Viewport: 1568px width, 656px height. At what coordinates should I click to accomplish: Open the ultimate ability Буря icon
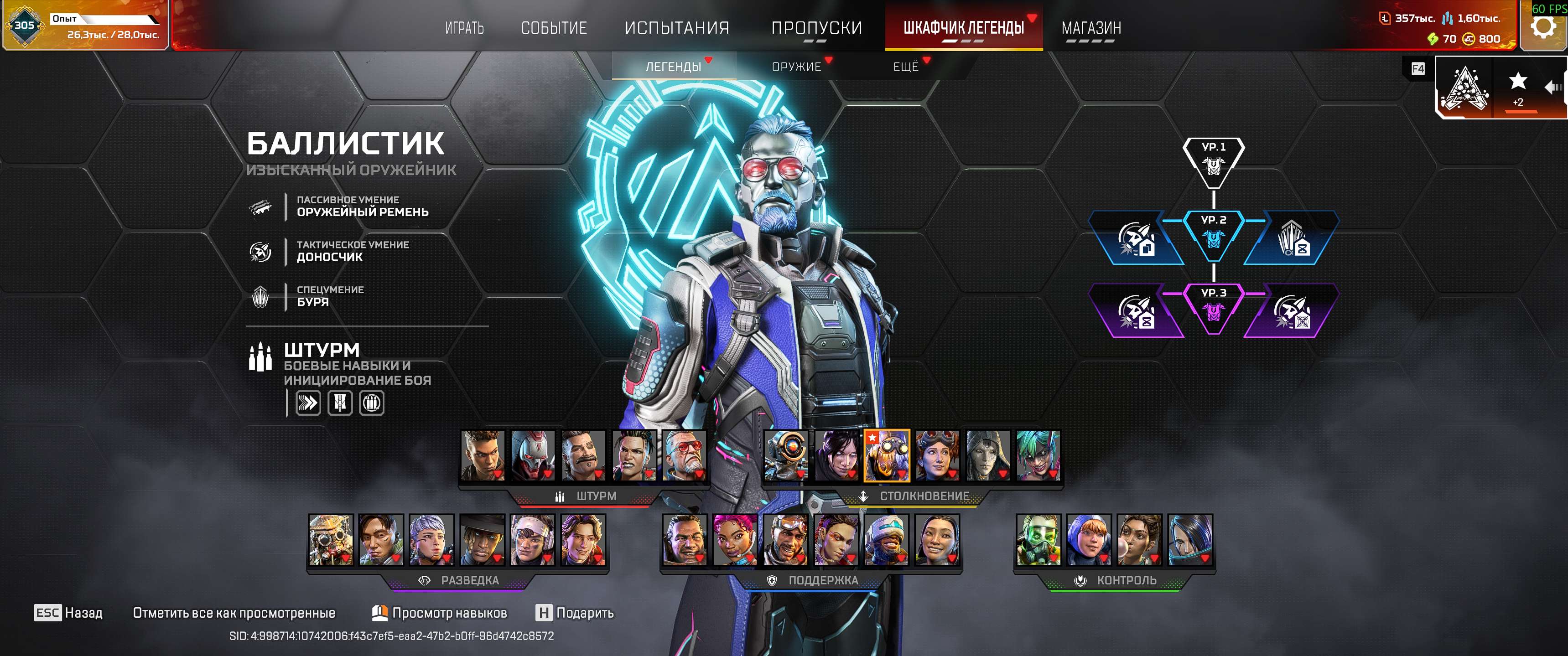(262, 296)
